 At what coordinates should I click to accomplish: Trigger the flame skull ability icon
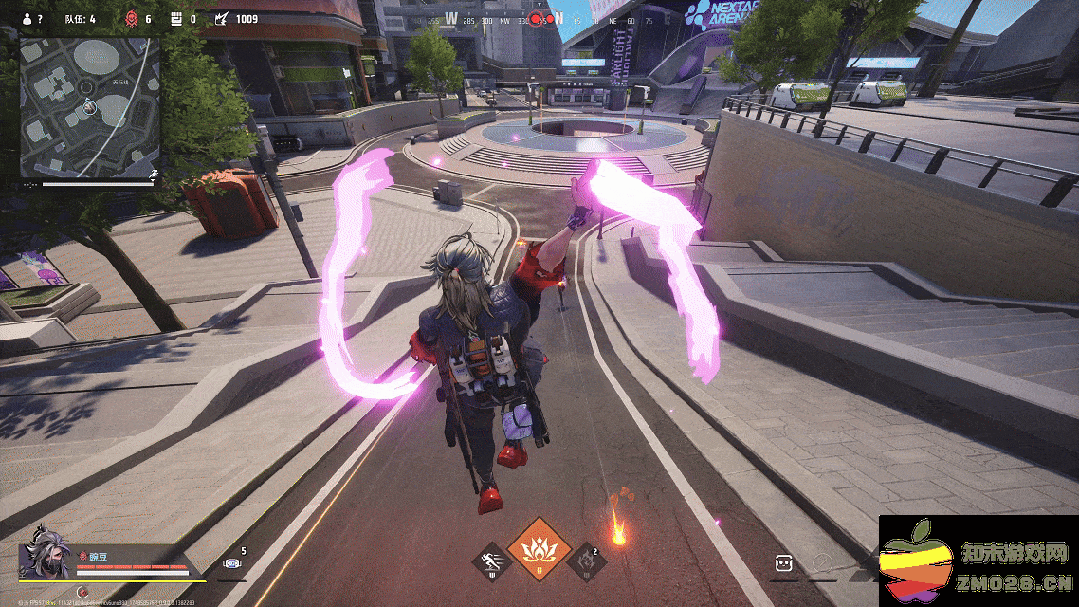[x=586, y=561]
